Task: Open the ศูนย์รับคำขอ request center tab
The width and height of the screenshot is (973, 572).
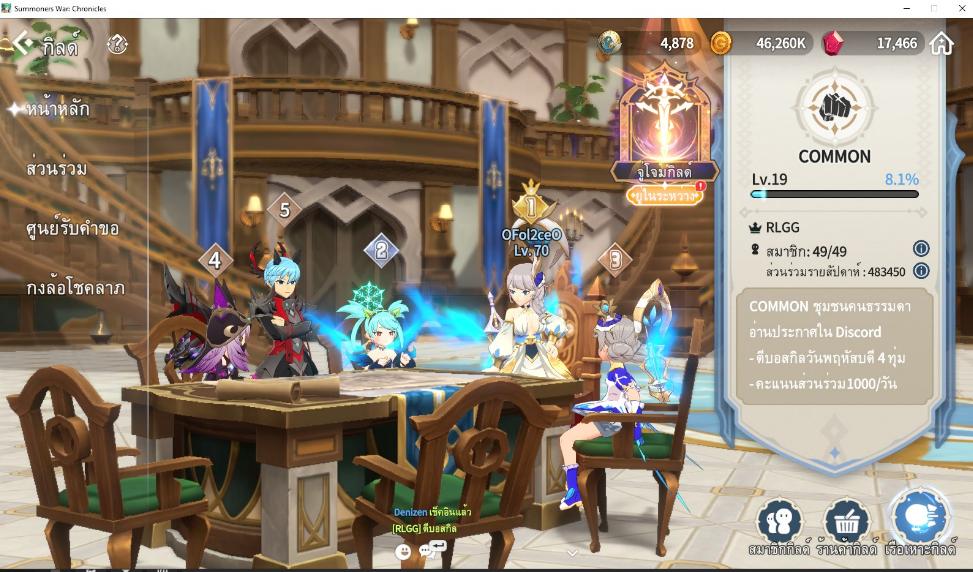Action: tap(73, 228)
